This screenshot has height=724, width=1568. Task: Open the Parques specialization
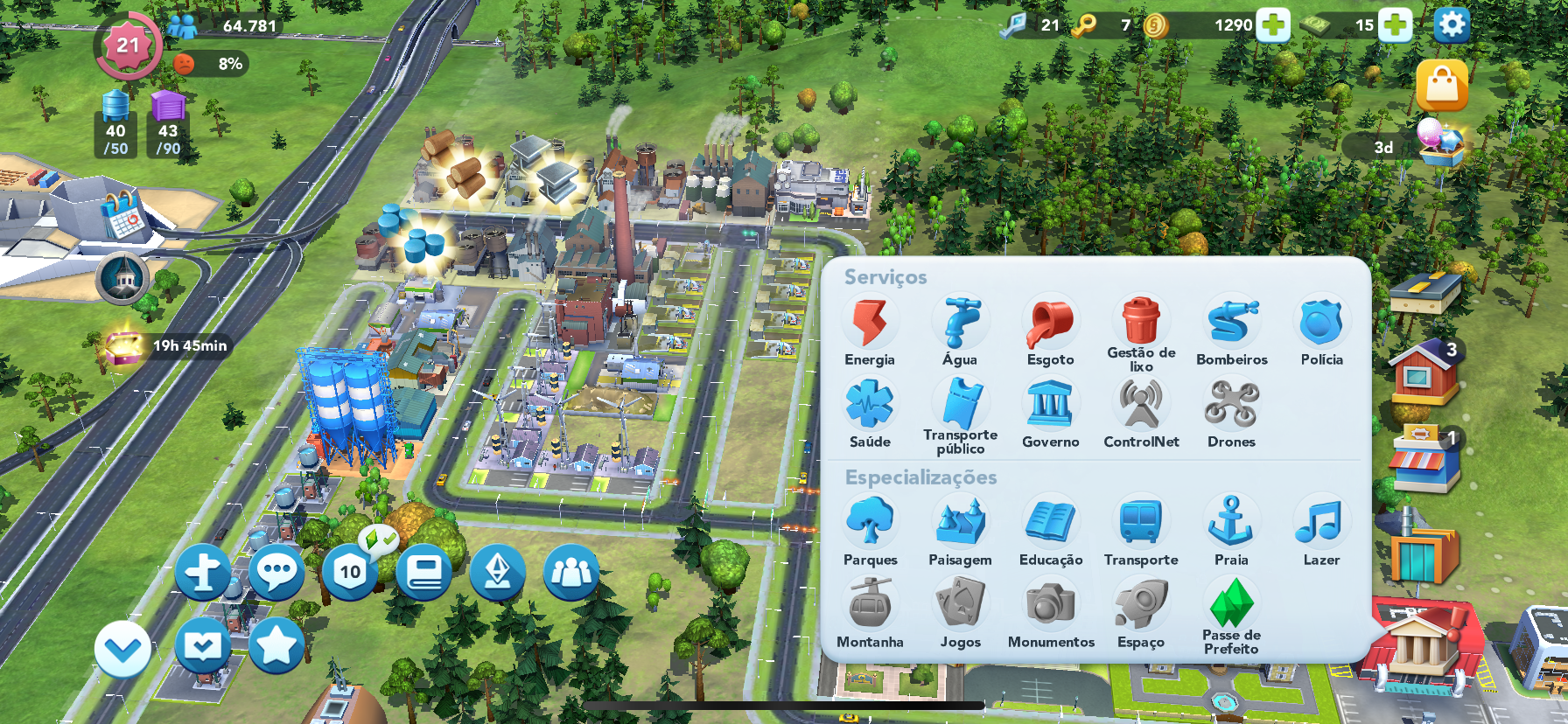(870, 523)
